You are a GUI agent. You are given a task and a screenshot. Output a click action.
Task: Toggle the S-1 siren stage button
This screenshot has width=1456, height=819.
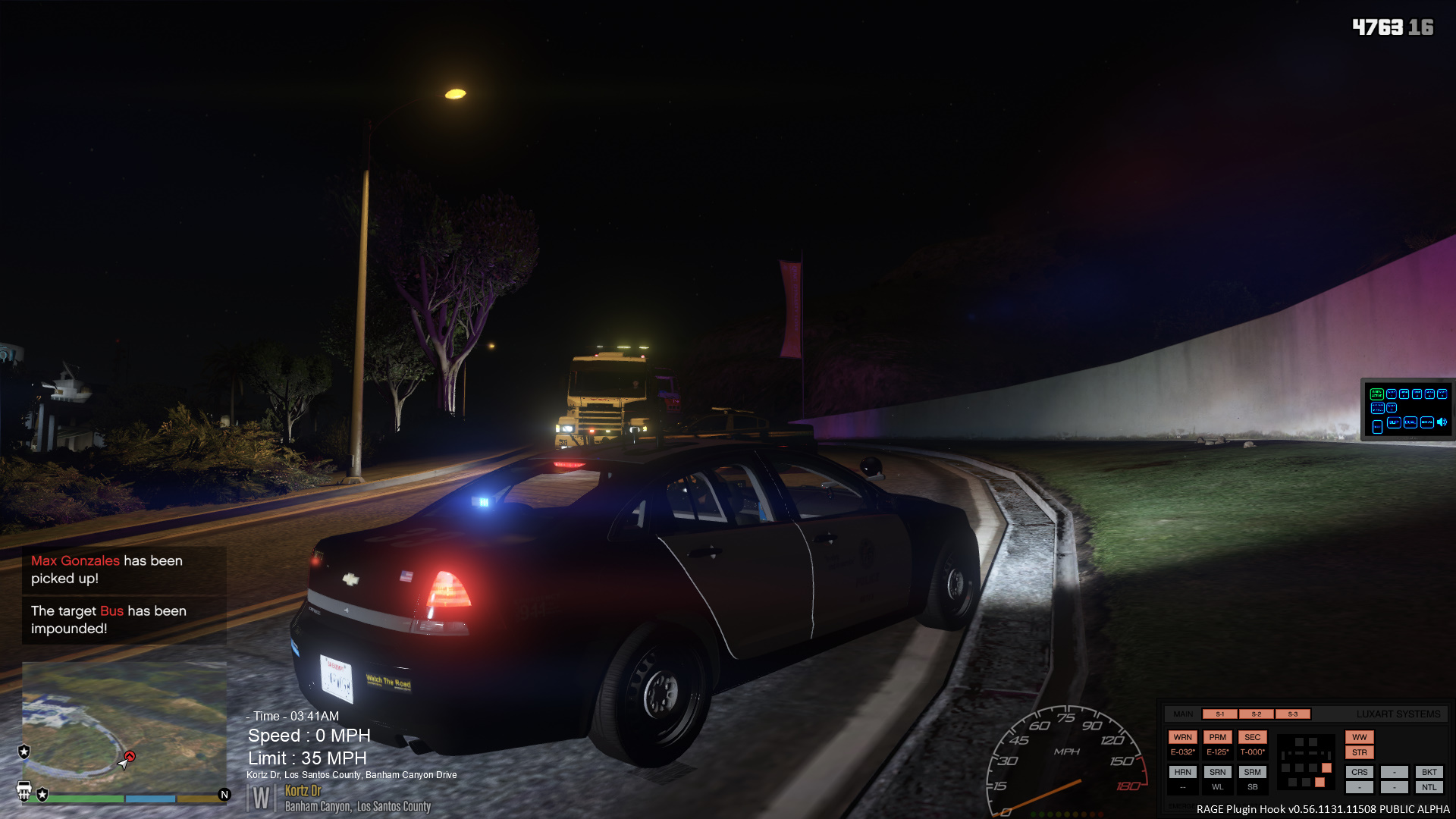click(x=1219, y=714)
